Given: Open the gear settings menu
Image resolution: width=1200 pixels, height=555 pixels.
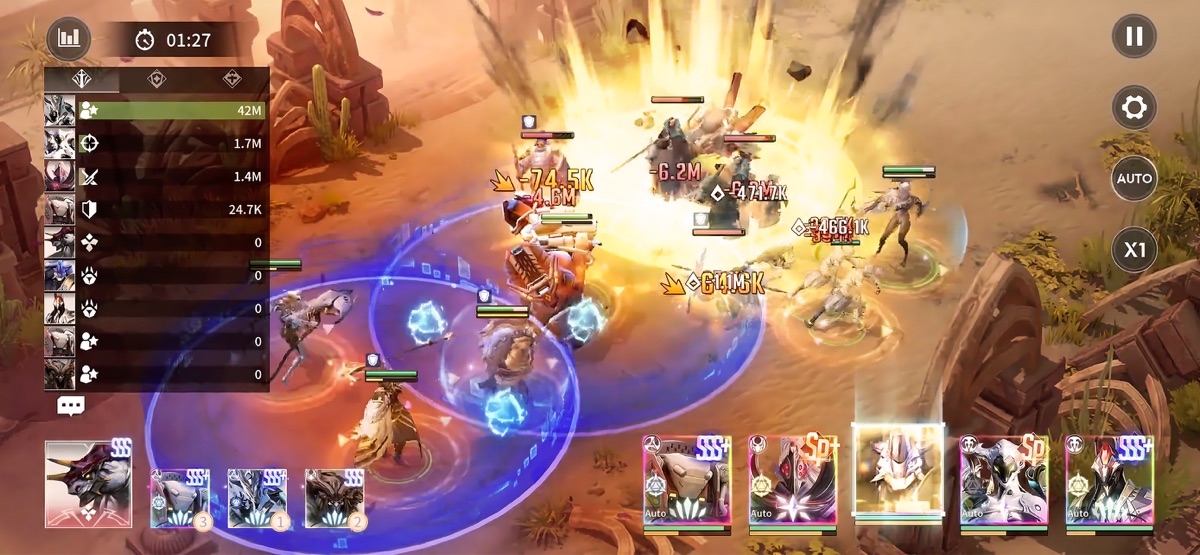Looking at the screenshot, I should (x=1134, y=107).
